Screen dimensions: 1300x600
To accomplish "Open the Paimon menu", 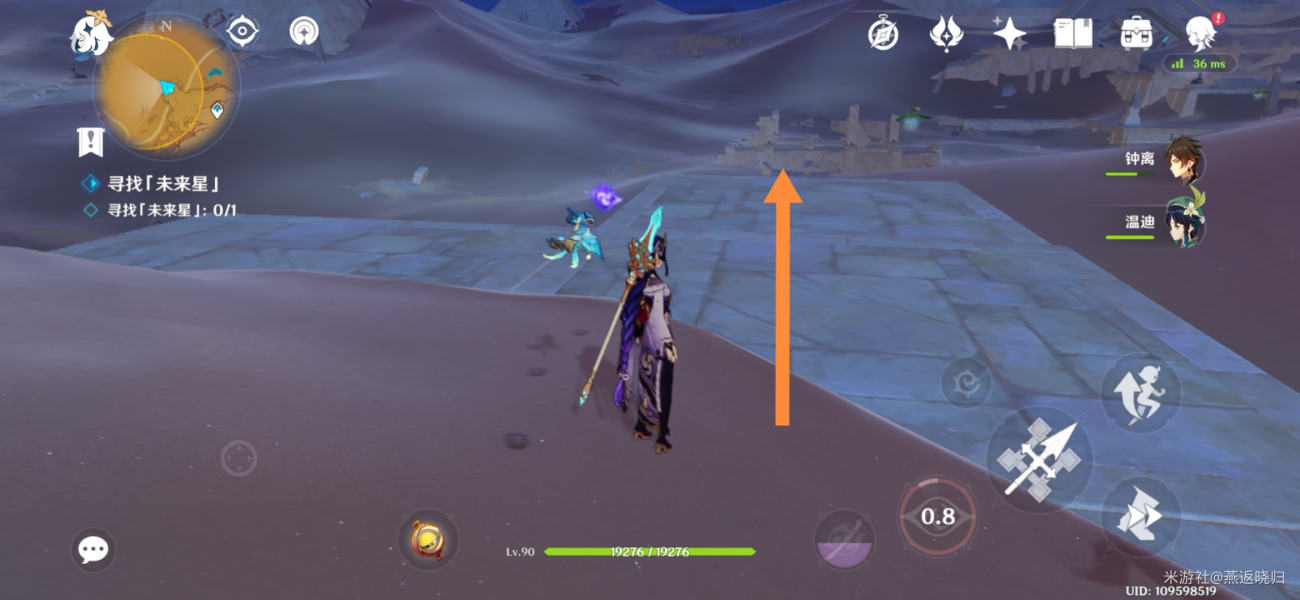I will coord(91,33).
